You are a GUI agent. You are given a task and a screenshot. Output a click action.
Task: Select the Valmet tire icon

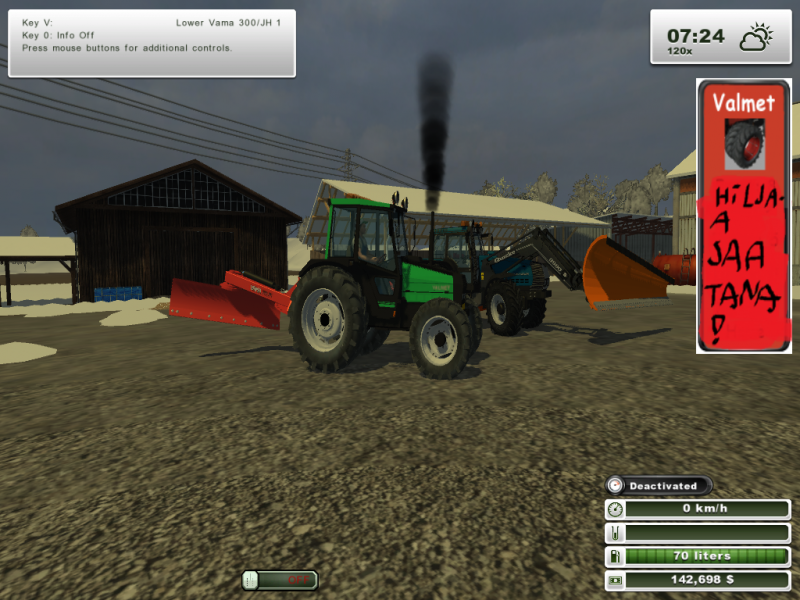point(744,142)
